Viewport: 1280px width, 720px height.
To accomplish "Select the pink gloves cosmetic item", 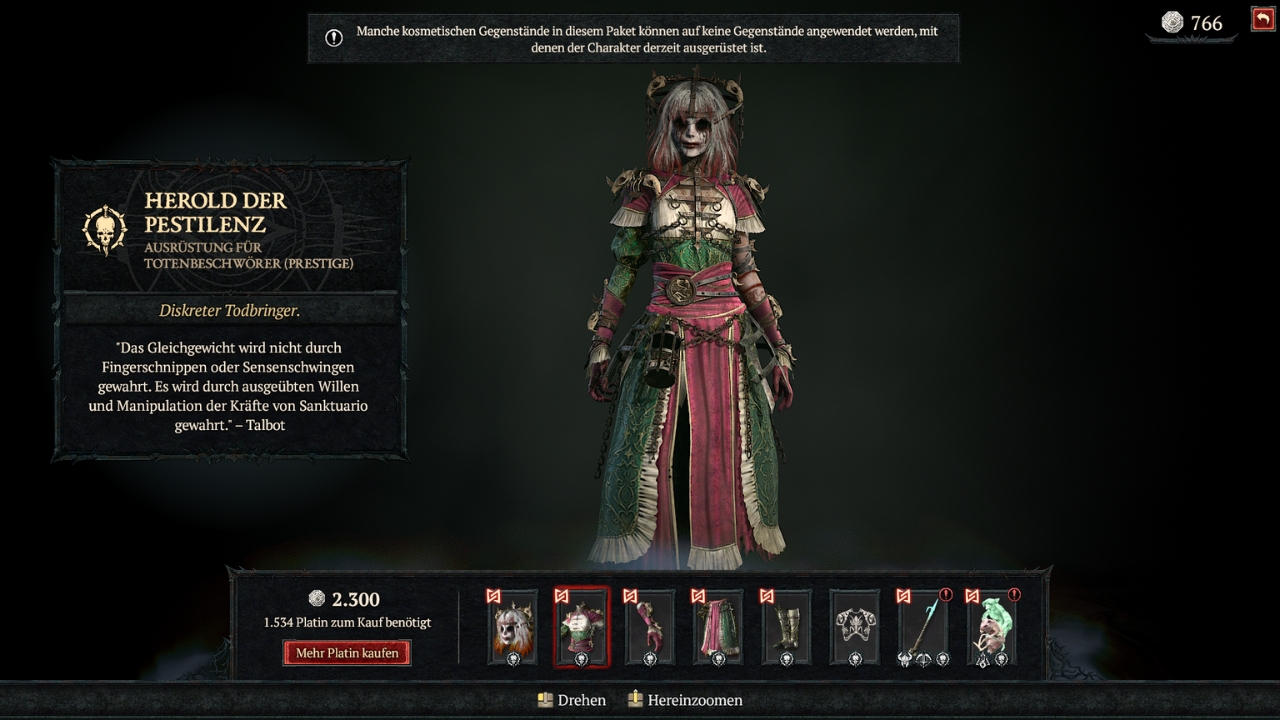I will (x=649, y=627).
